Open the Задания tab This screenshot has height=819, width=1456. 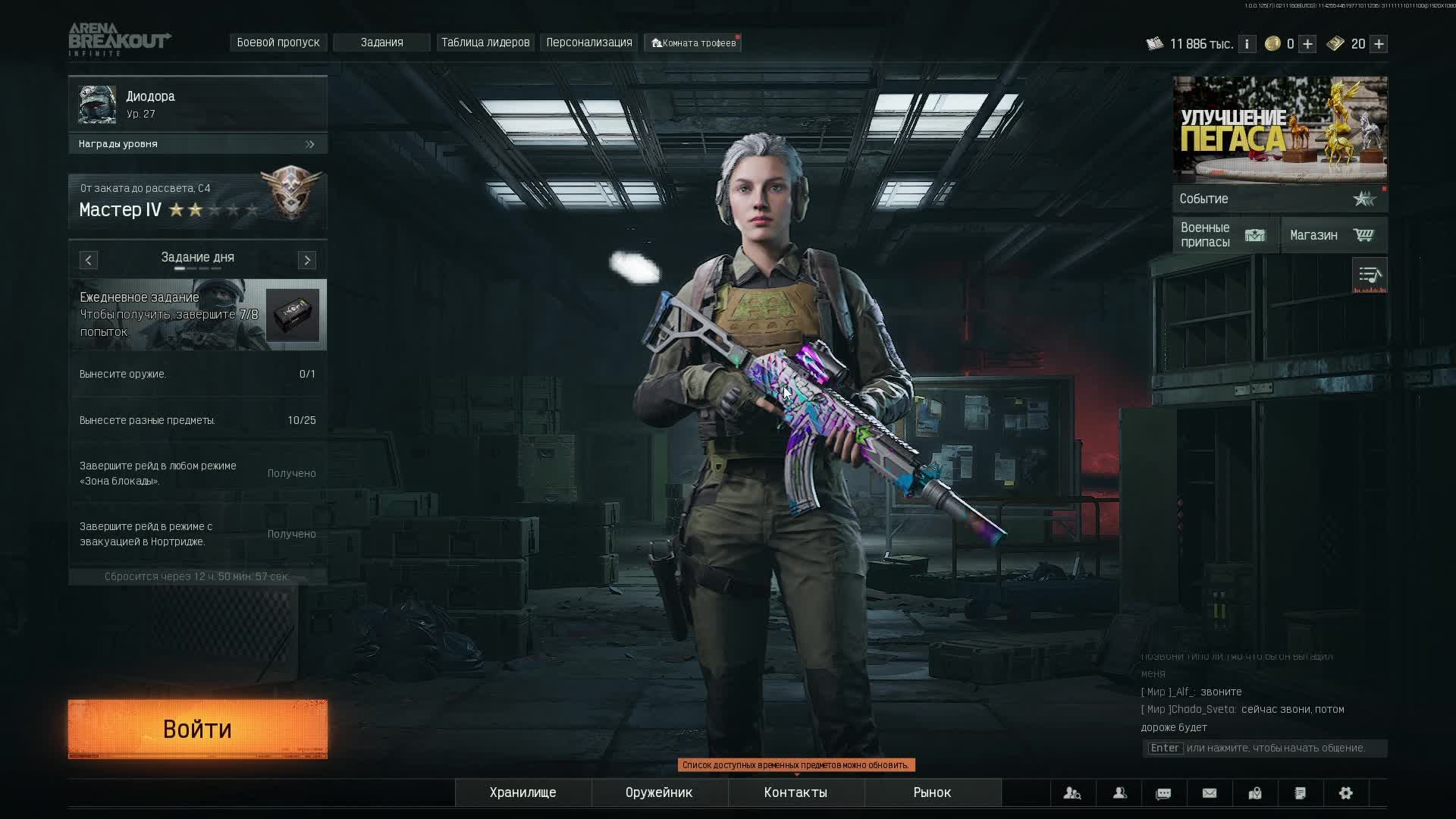[381, 42]
